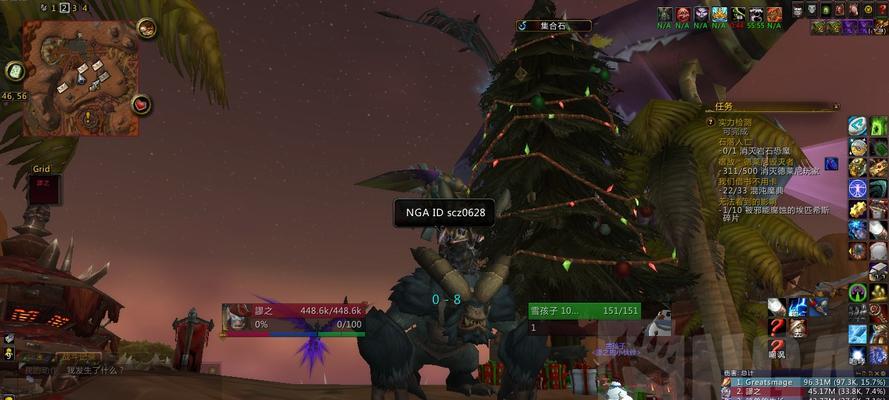This screenshot has height=400, width=889.
Task: Click the red skull cooldown icon at top
Action: click(x=684, y=13)
